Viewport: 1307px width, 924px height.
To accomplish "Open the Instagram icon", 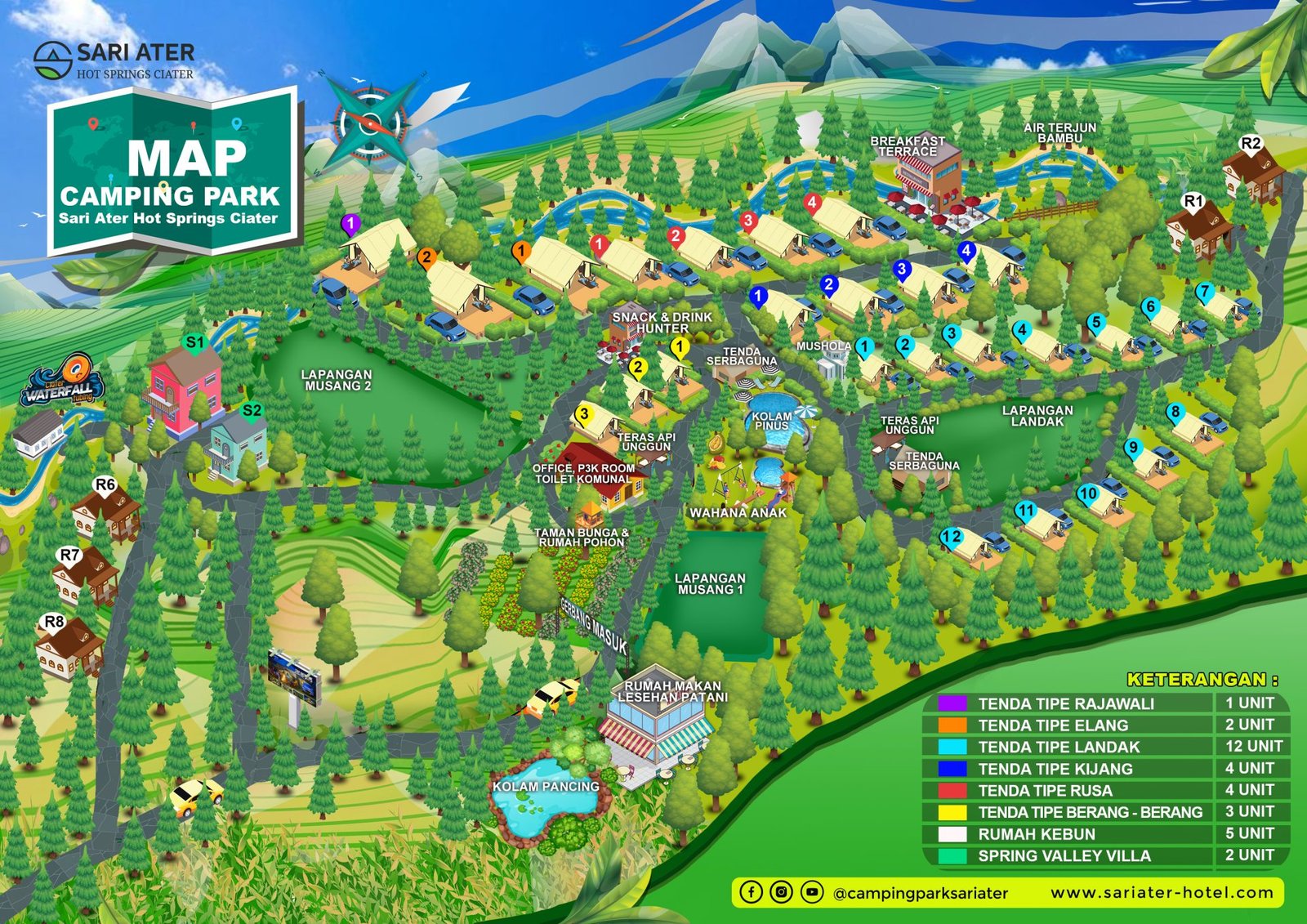I will coord(782,892).
